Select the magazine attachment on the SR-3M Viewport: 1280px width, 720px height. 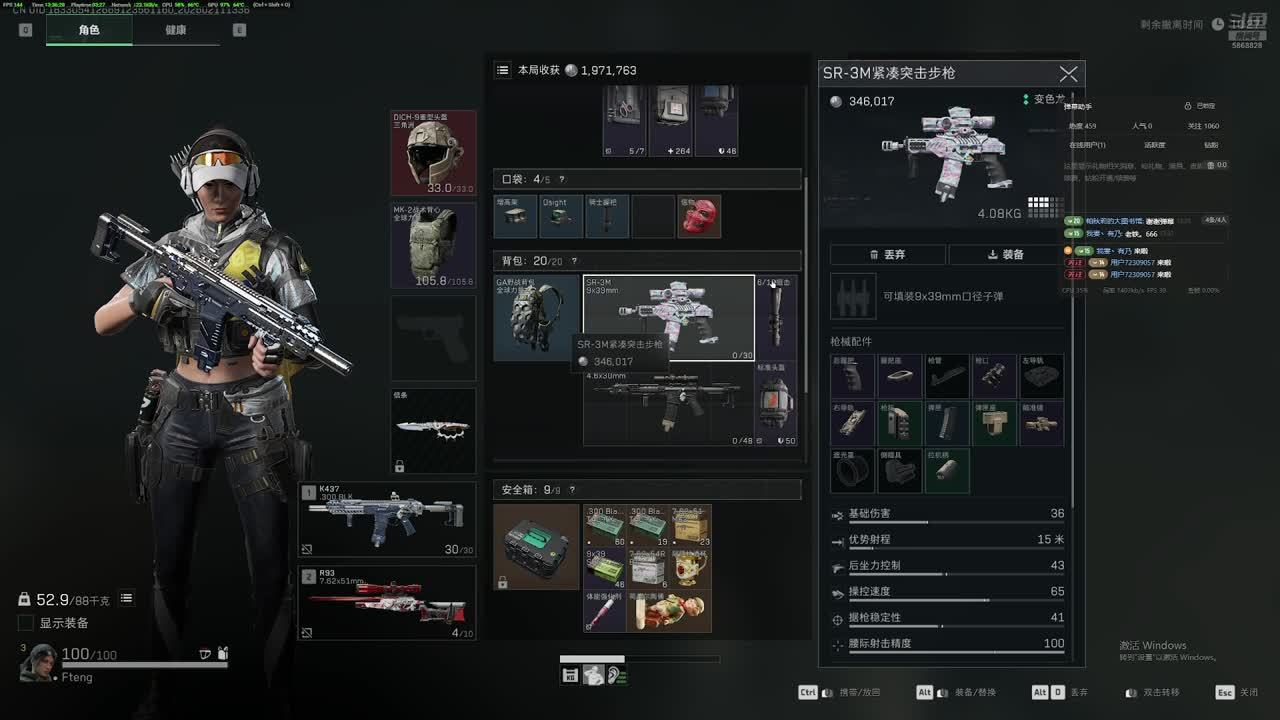(947, 424)
